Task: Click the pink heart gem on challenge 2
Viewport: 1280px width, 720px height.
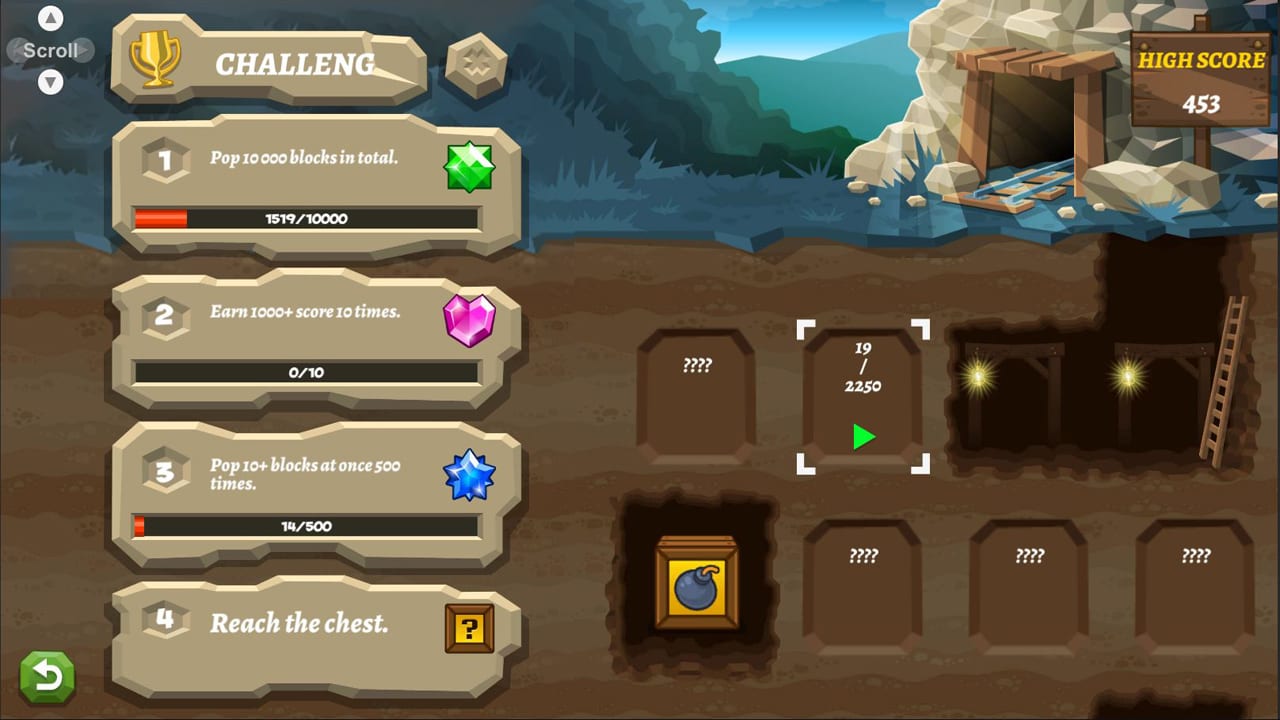Action: [470, 322]
